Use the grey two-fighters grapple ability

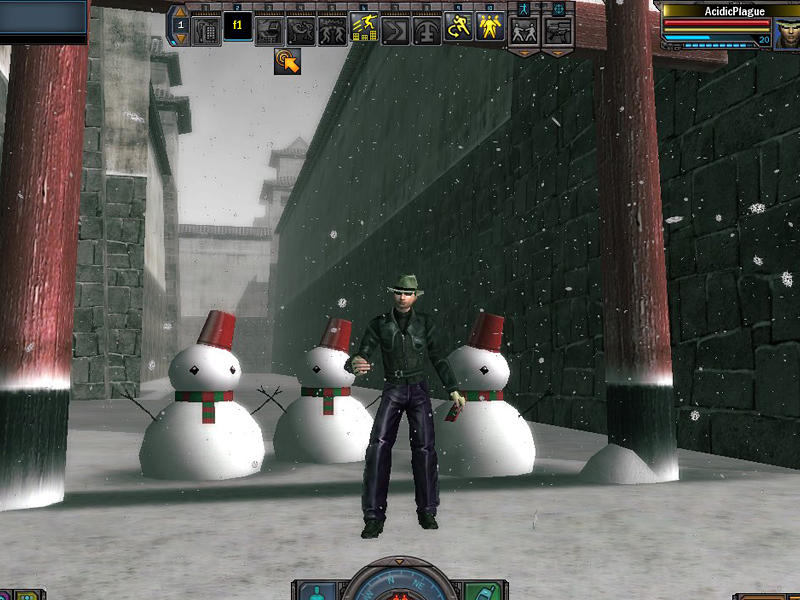pos(301,30)
